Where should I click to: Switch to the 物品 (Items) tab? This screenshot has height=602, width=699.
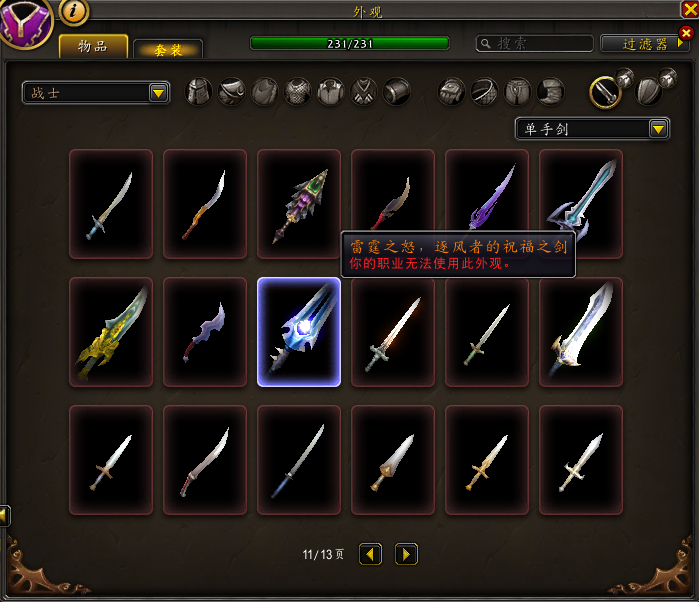(x=93, y=46)
